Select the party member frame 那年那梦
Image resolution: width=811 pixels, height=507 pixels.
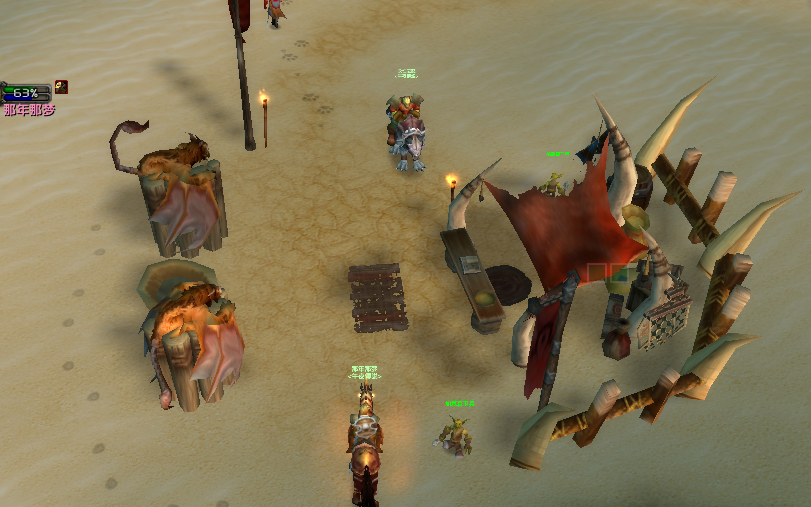coord(26,94)
